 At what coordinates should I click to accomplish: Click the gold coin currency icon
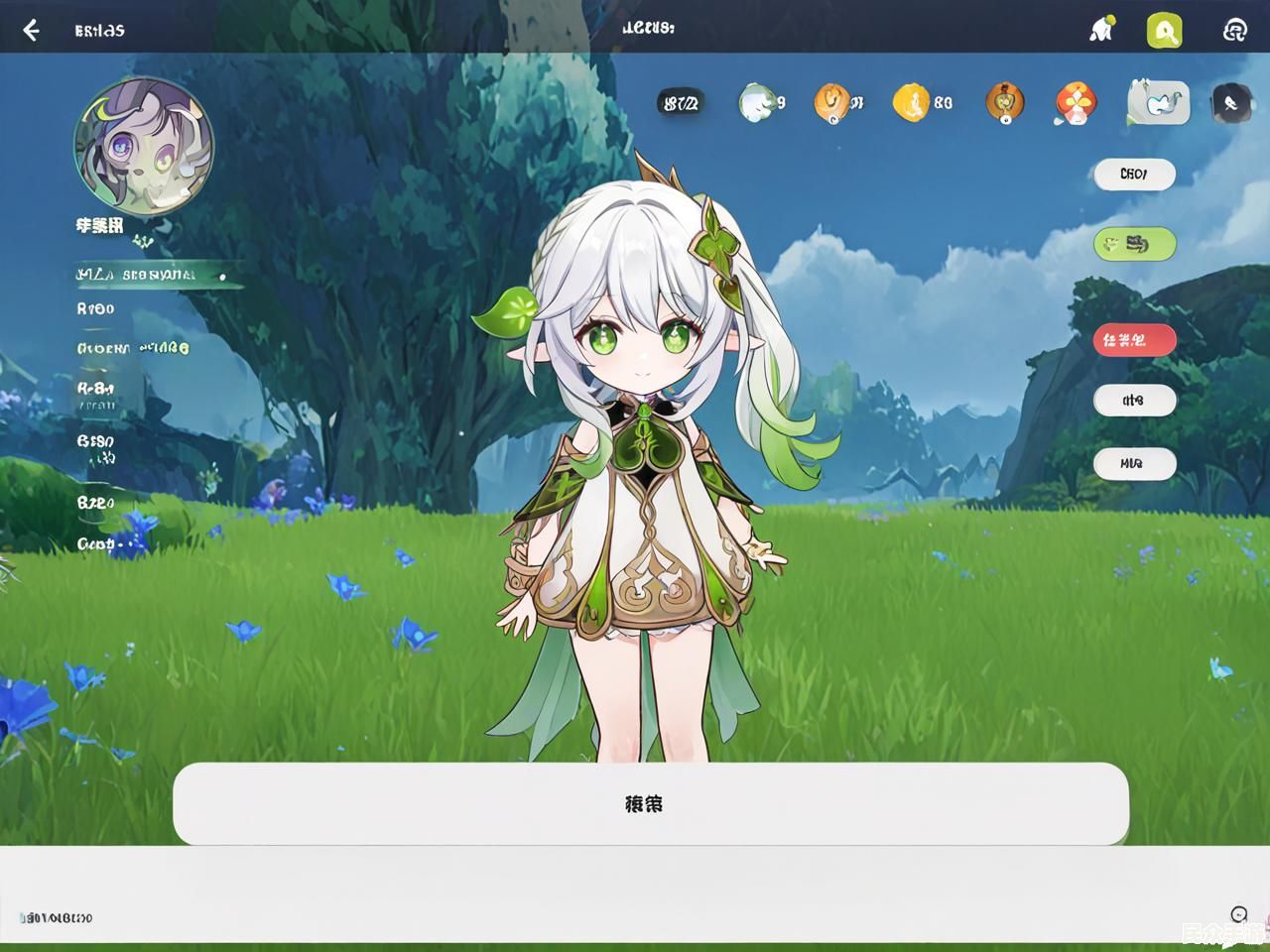click(x=910, y=102)
